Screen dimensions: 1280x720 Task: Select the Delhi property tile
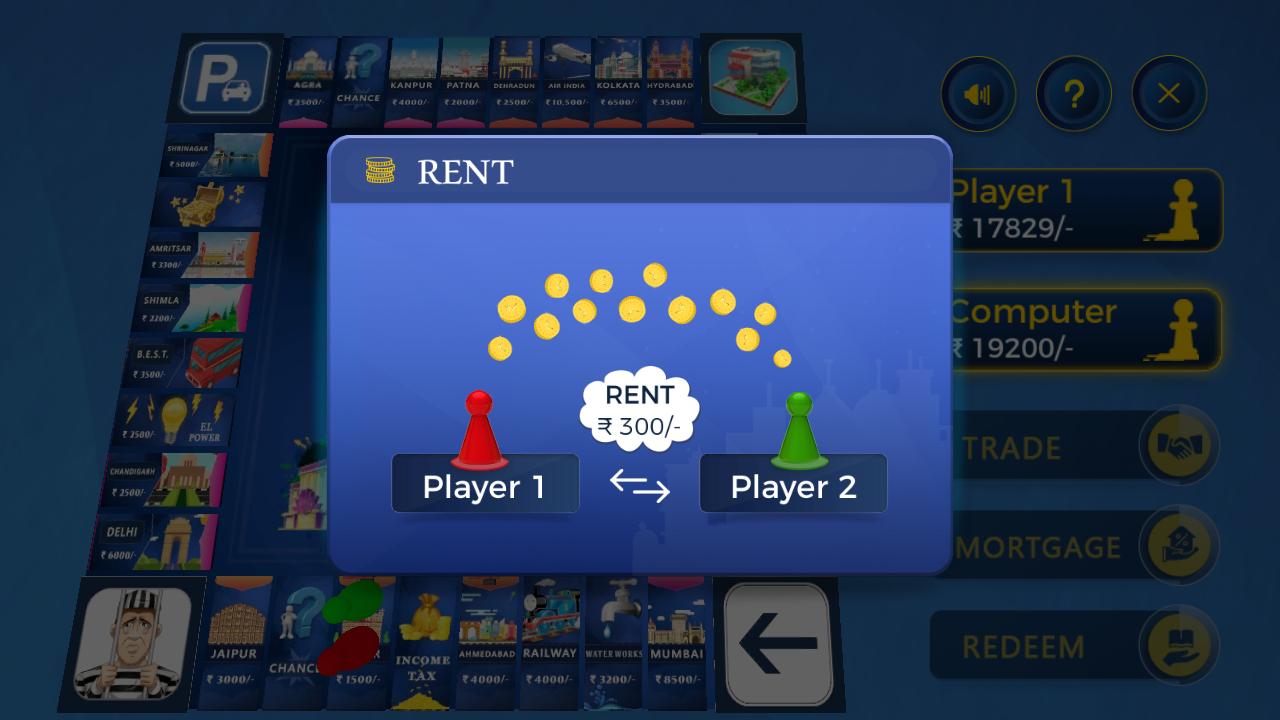click(157, 542)
